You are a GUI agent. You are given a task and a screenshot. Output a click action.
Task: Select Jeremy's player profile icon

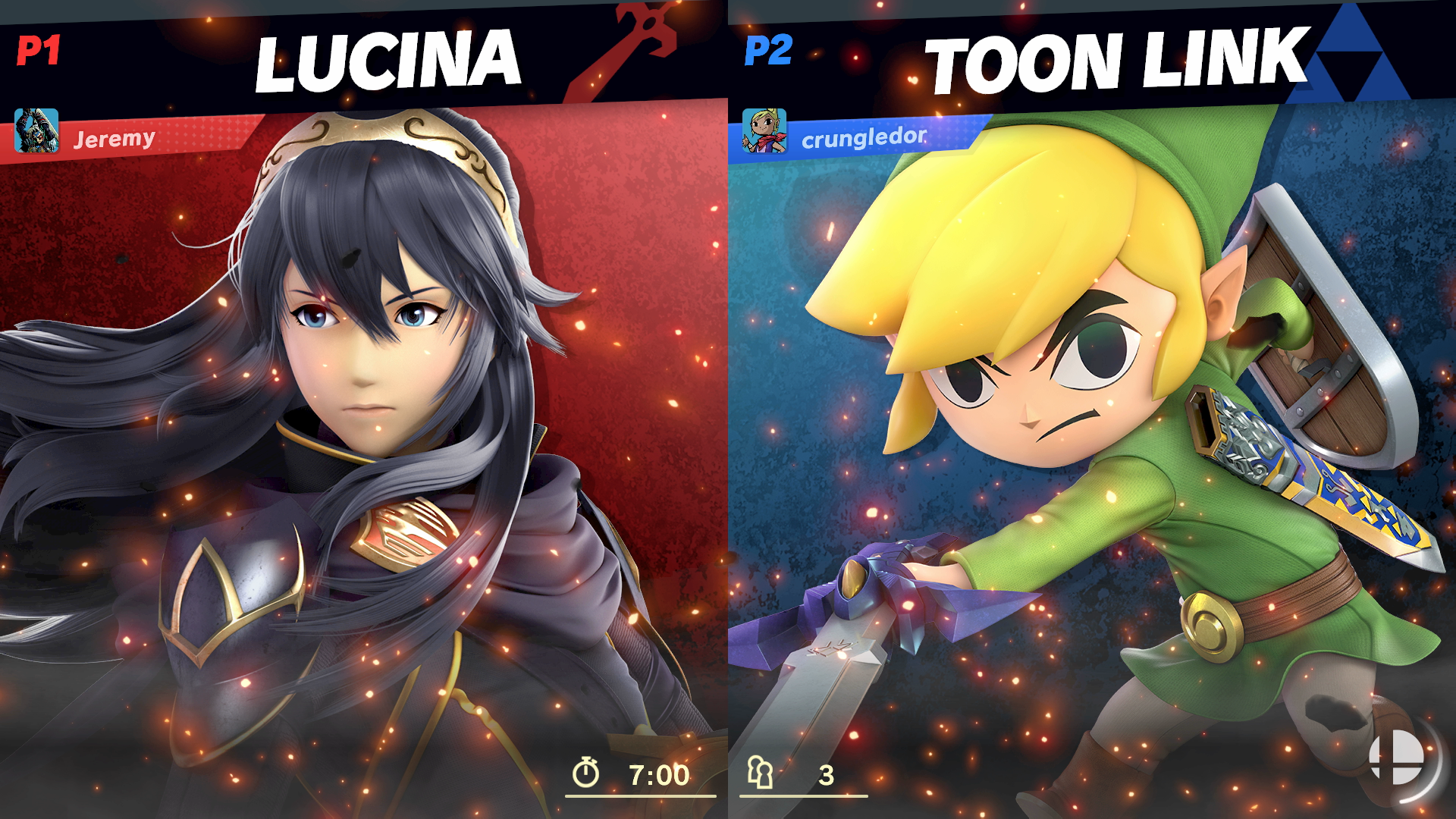click(x=36, y=130)
